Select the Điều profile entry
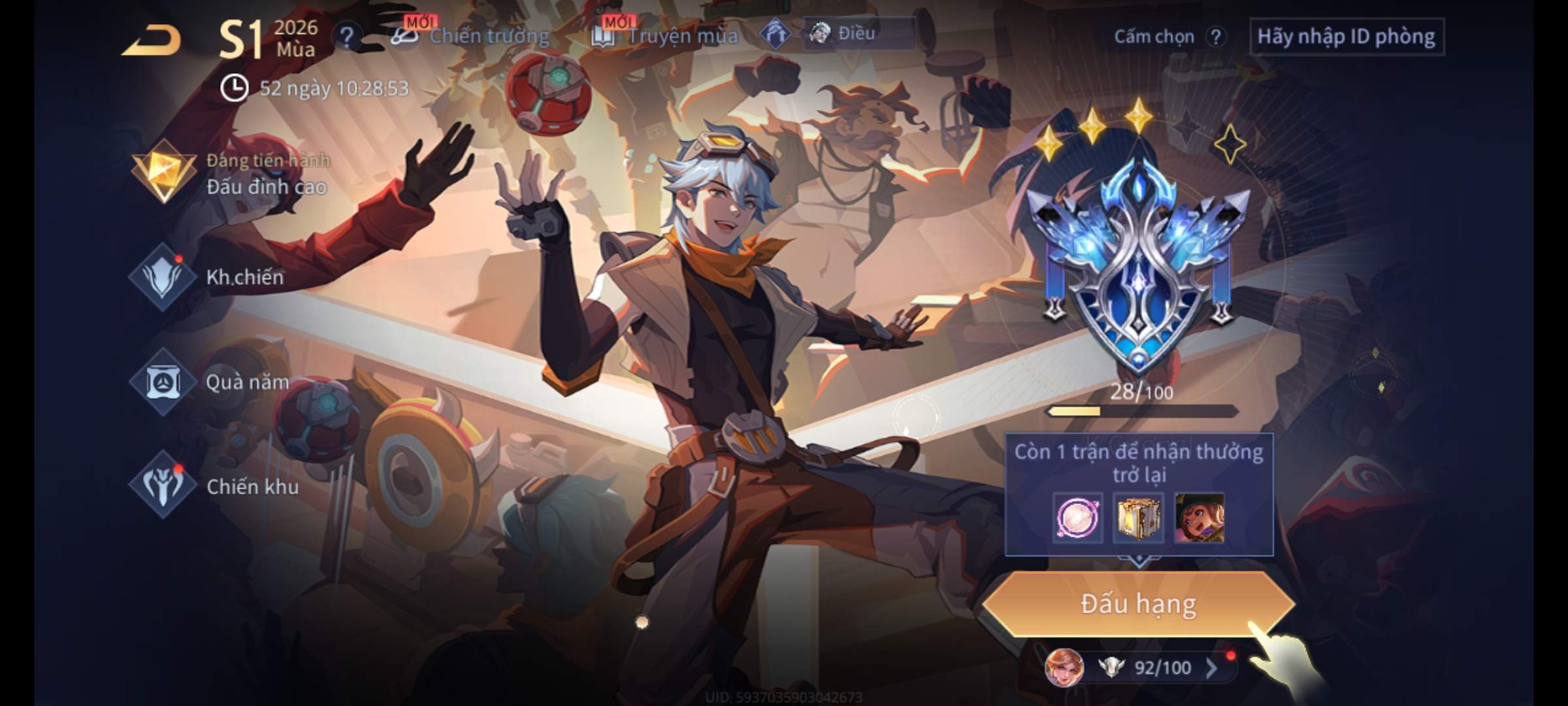1568x706 pixels. (857, 33)
